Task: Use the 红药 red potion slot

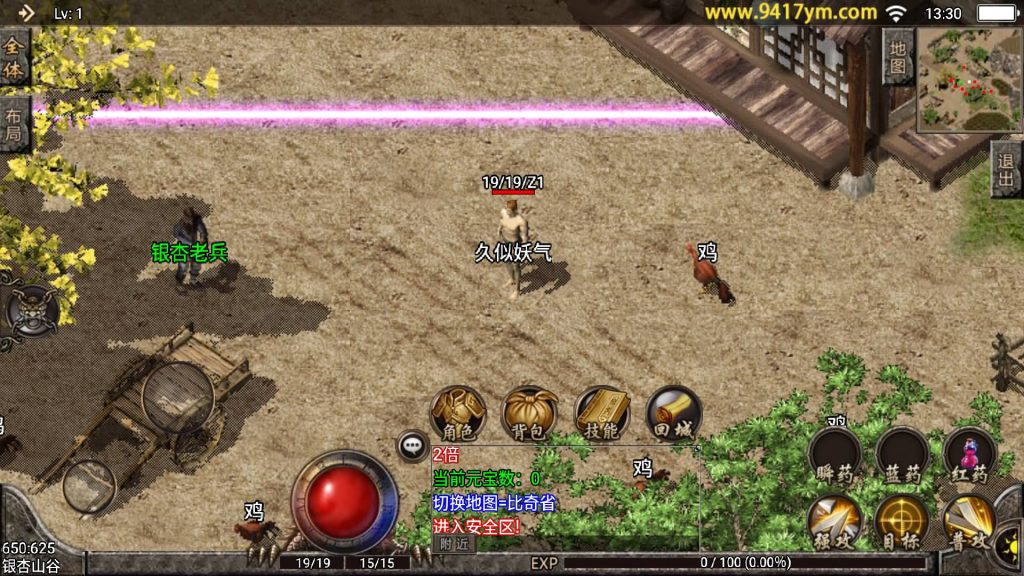Action: 969,455
